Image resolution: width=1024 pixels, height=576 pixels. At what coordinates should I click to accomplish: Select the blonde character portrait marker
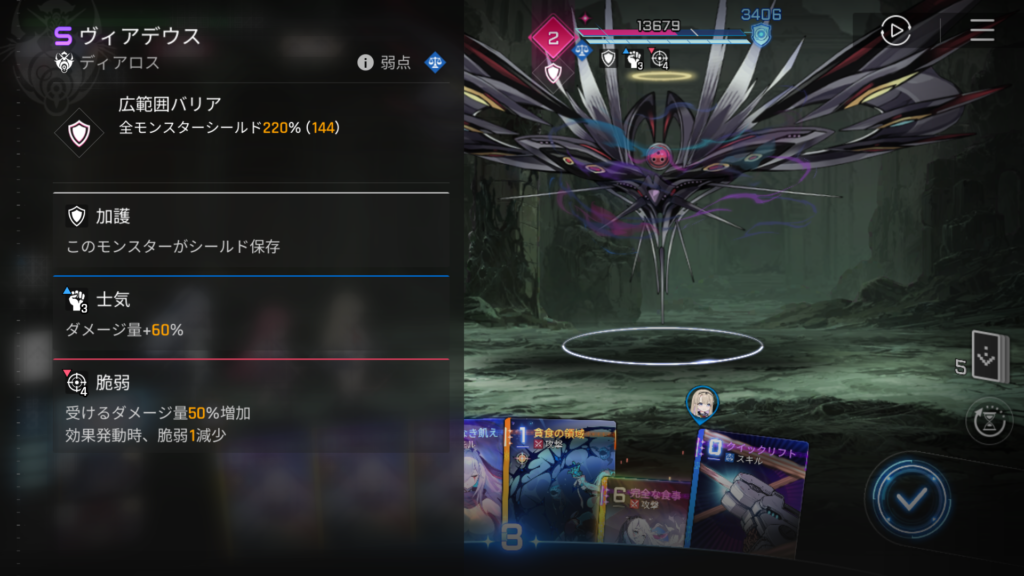700,403
